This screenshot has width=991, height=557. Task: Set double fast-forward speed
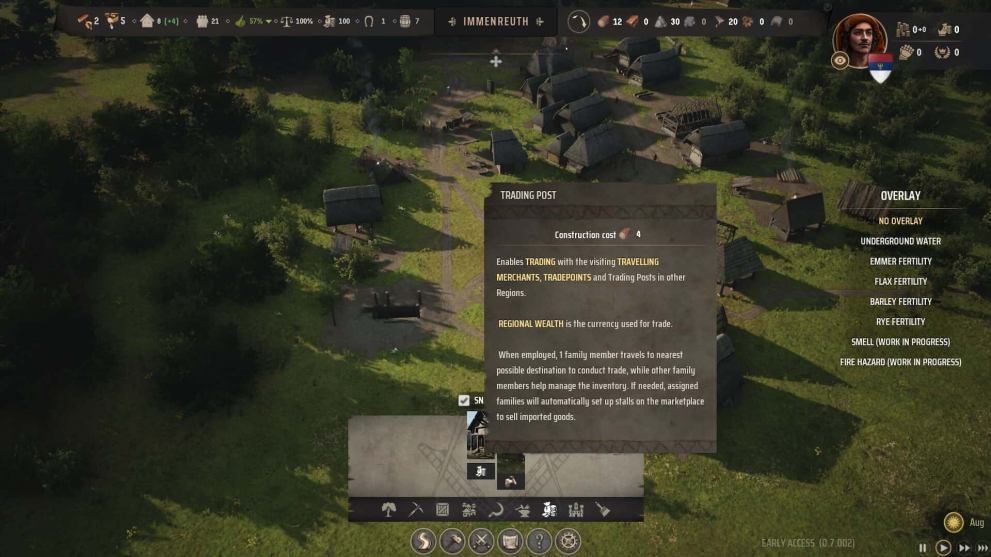click(x=964, y=547)
